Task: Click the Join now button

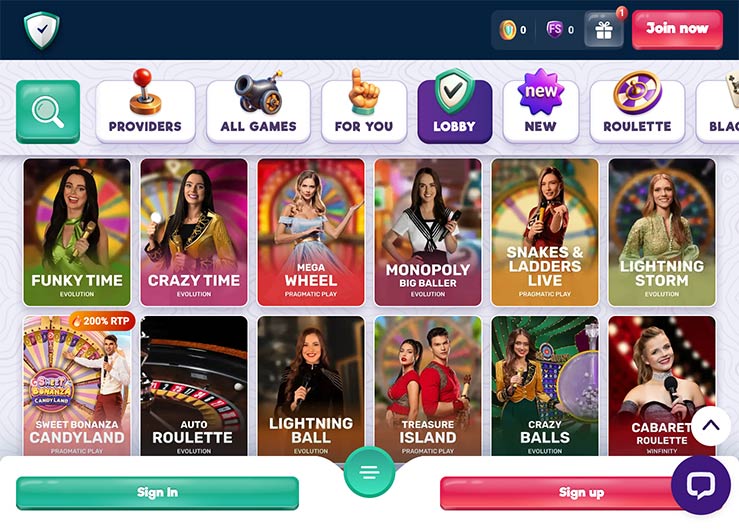Action: coord(676,29)
